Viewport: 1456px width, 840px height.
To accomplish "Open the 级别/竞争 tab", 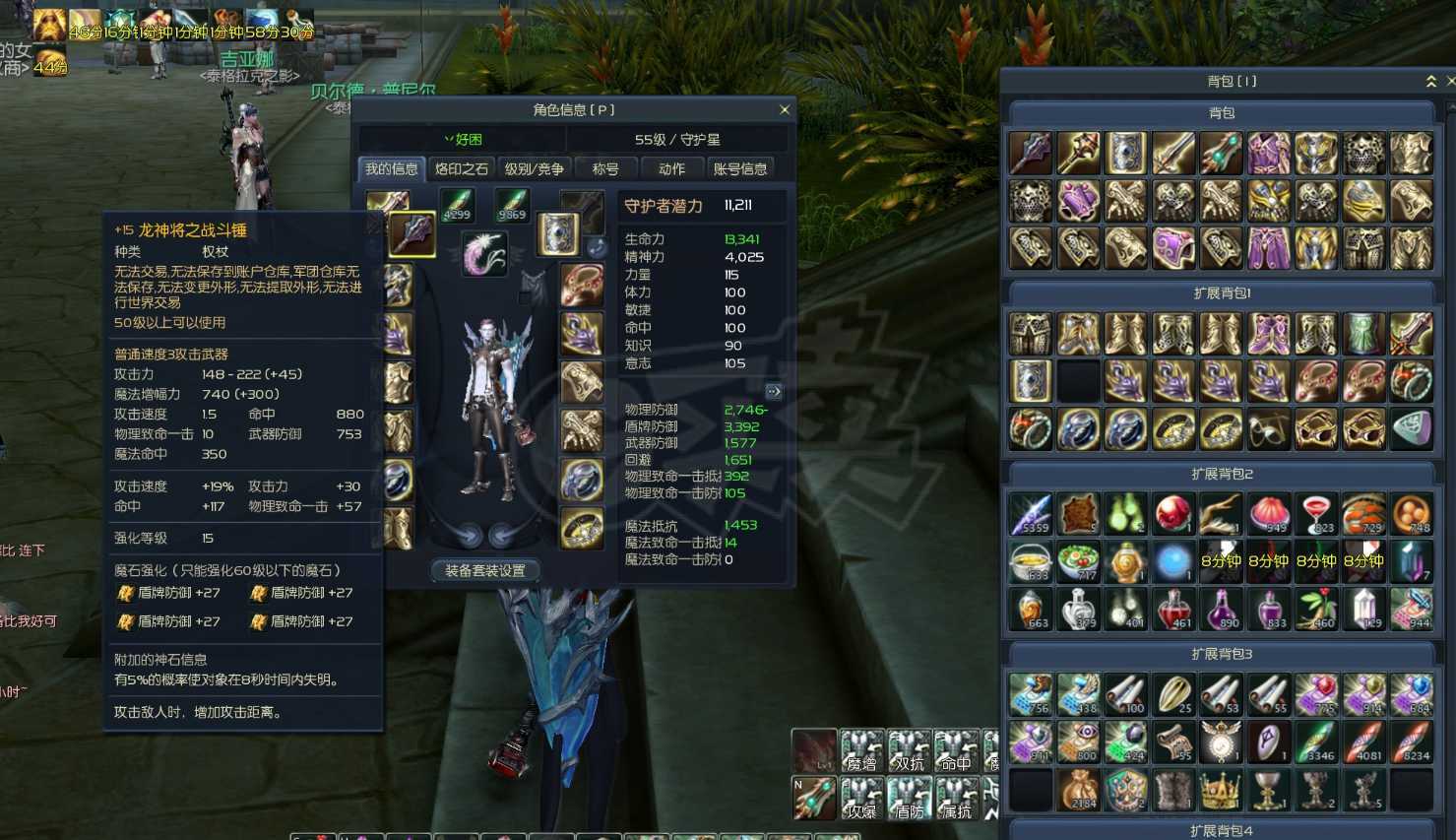I will [x=534, y=169].
